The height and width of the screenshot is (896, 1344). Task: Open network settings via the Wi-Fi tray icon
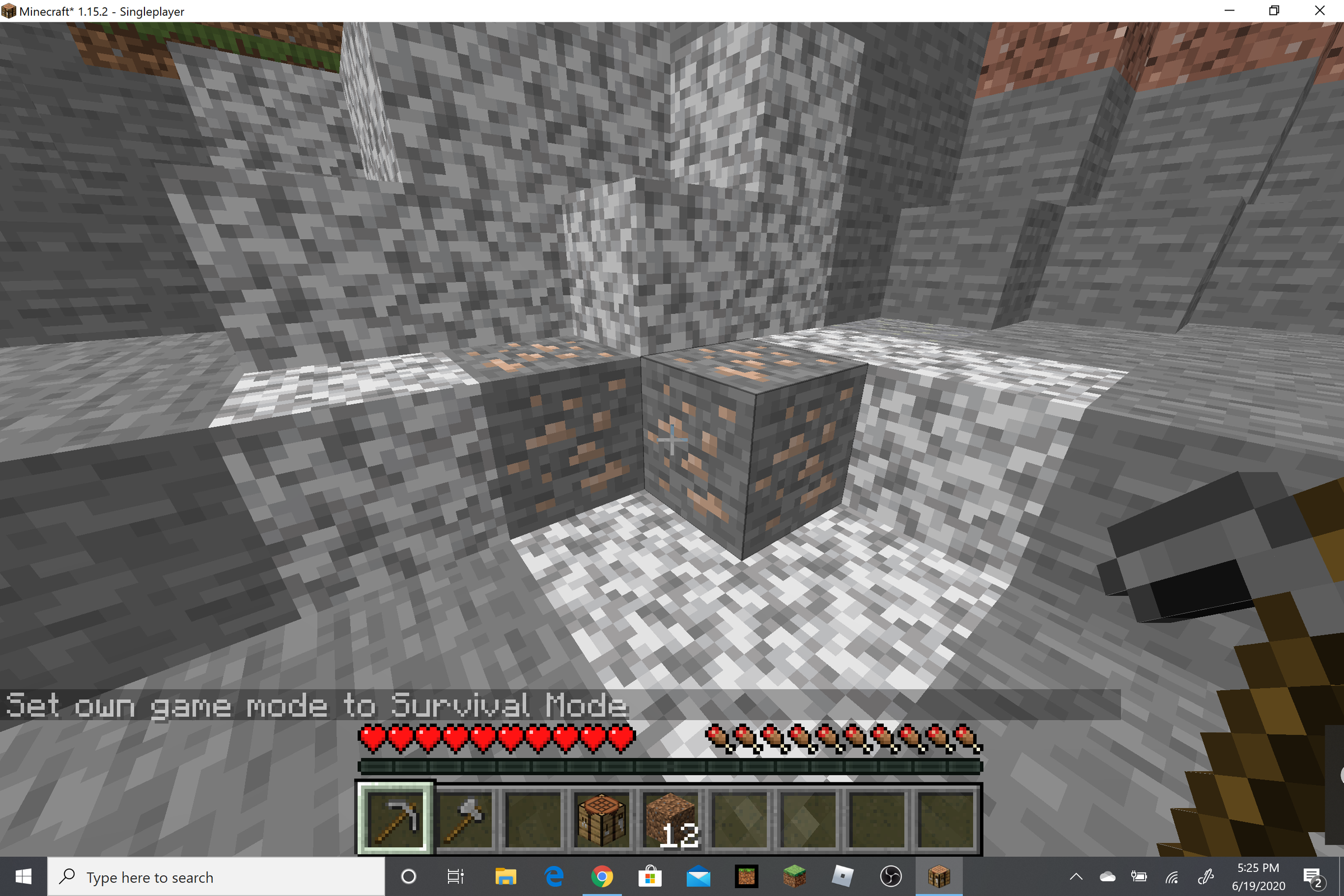(x=1172, y=876)
